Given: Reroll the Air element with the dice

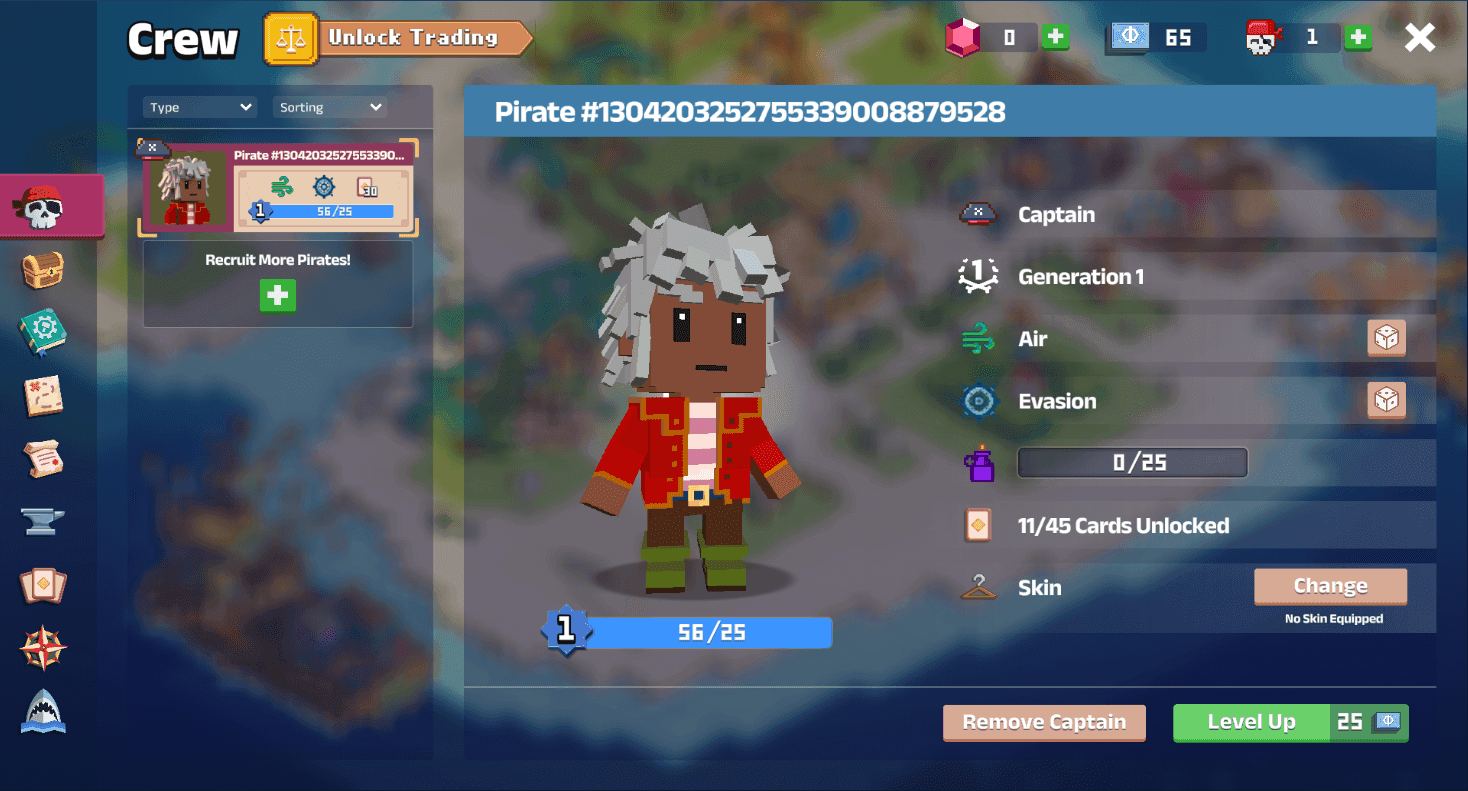Looking at the screenshot, I should [1386, 339].
